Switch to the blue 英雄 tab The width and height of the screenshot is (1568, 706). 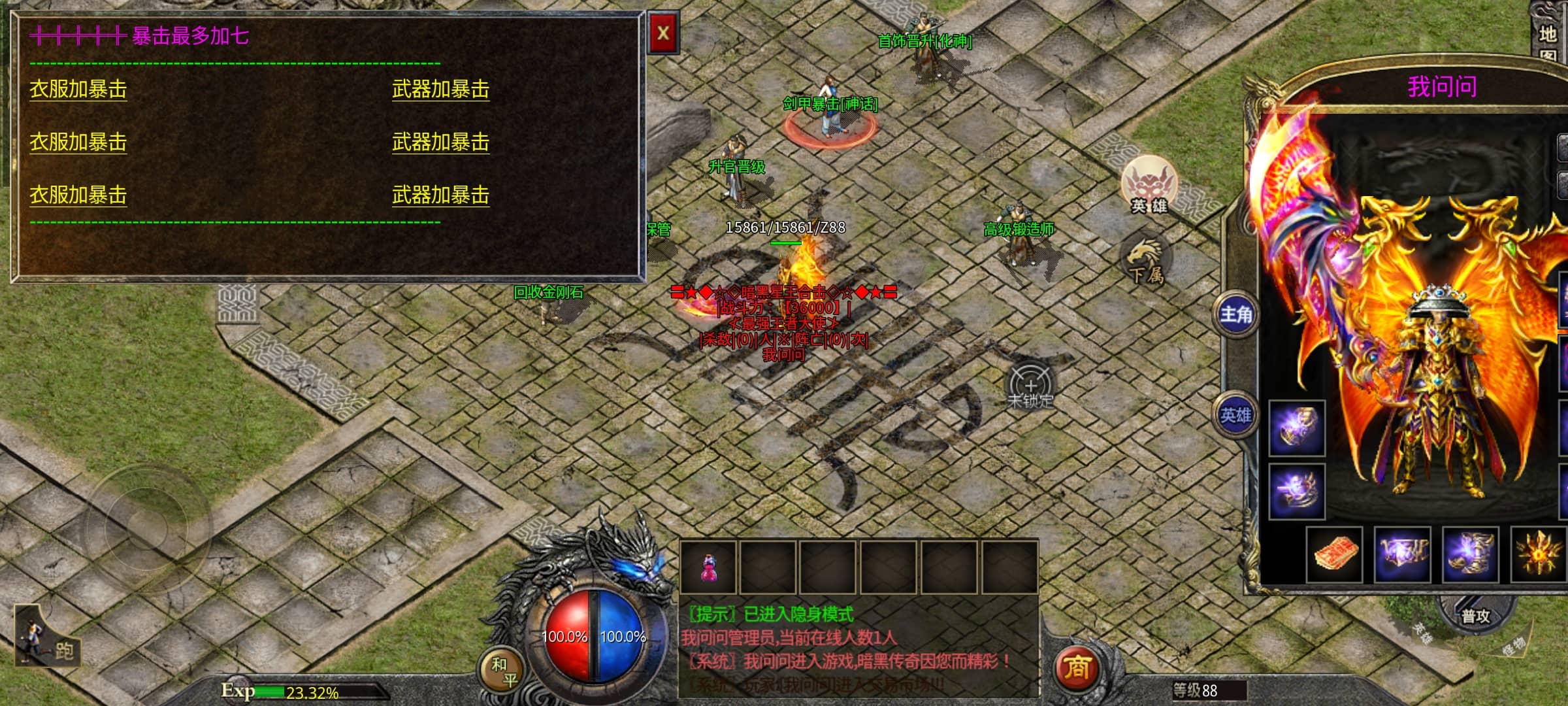[x=1235, y=415]
